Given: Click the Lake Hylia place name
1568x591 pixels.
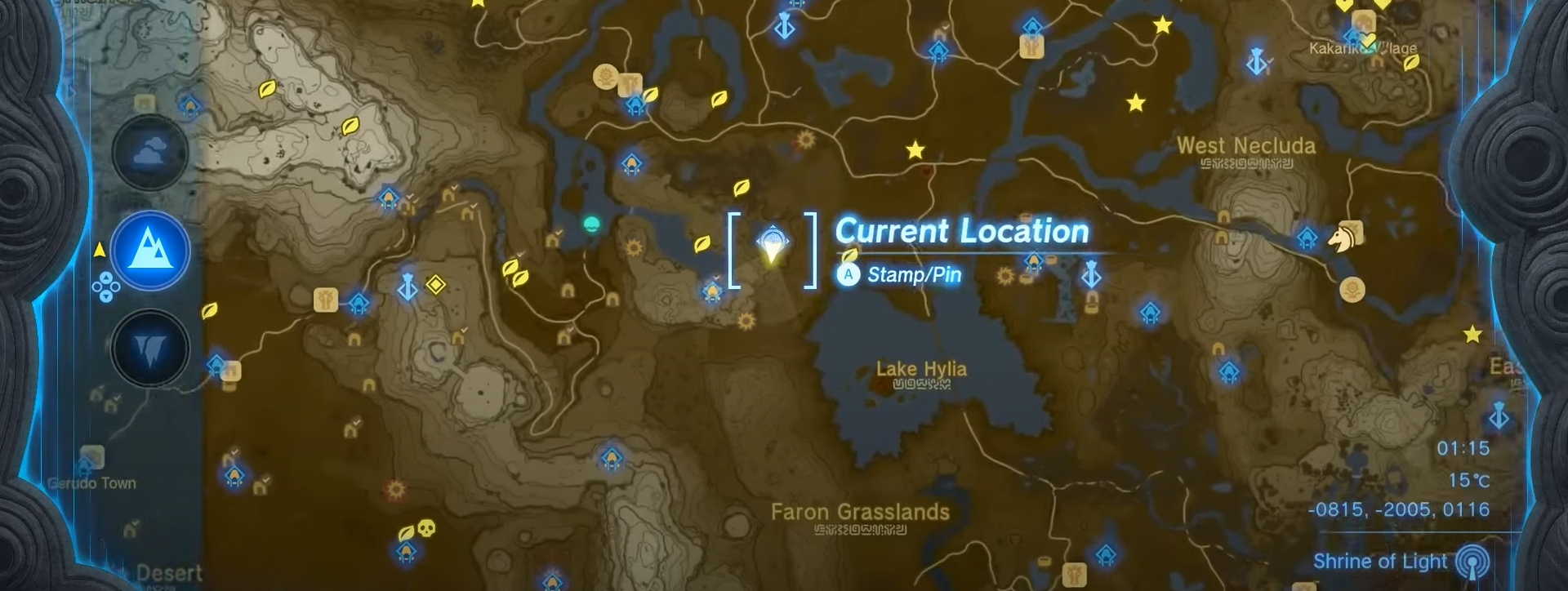Looking at the screenshot, I should 921,369.
